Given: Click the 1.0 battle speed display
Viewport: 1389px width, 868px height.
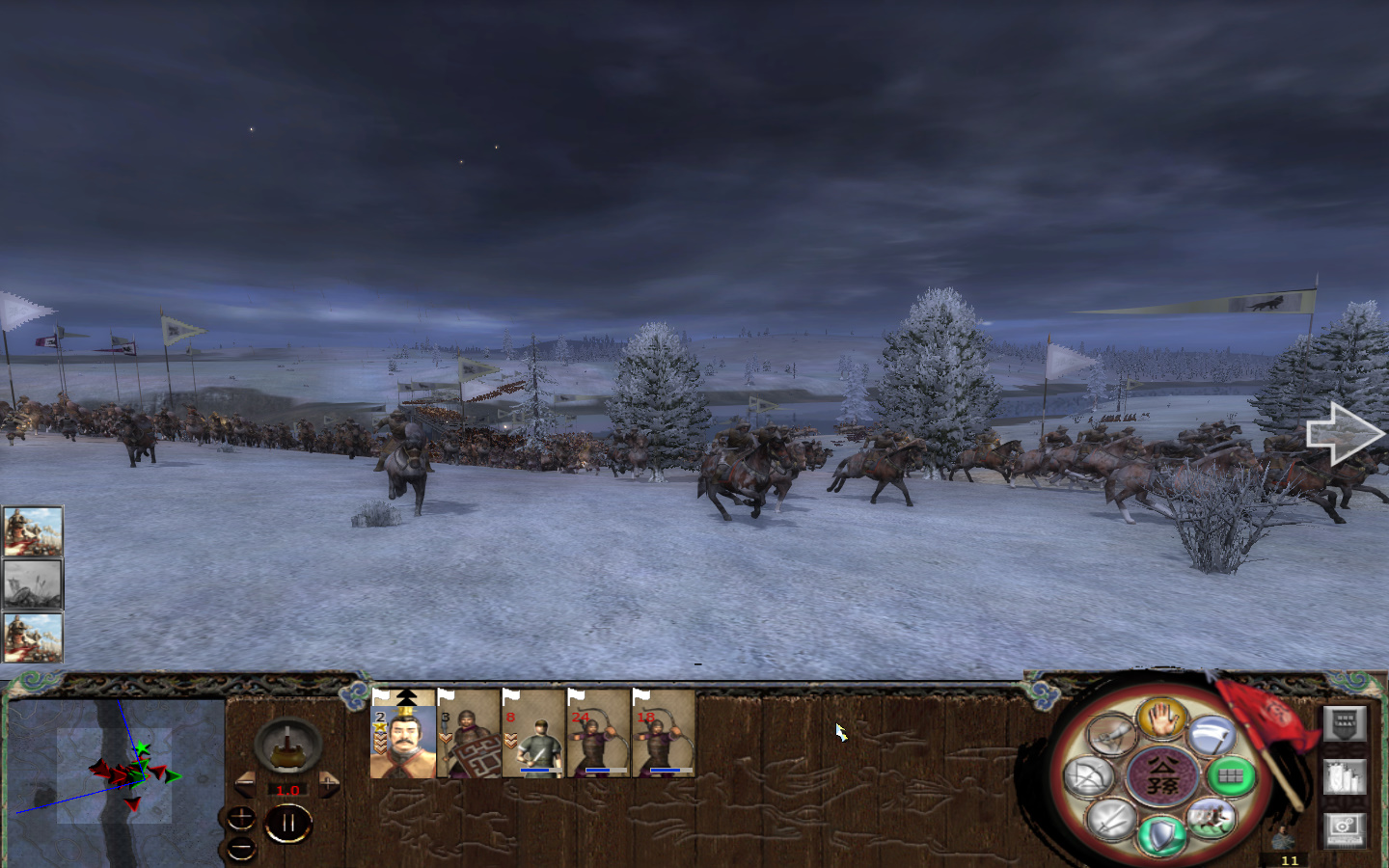Looking at the screenshot, I should pos(286,791).
